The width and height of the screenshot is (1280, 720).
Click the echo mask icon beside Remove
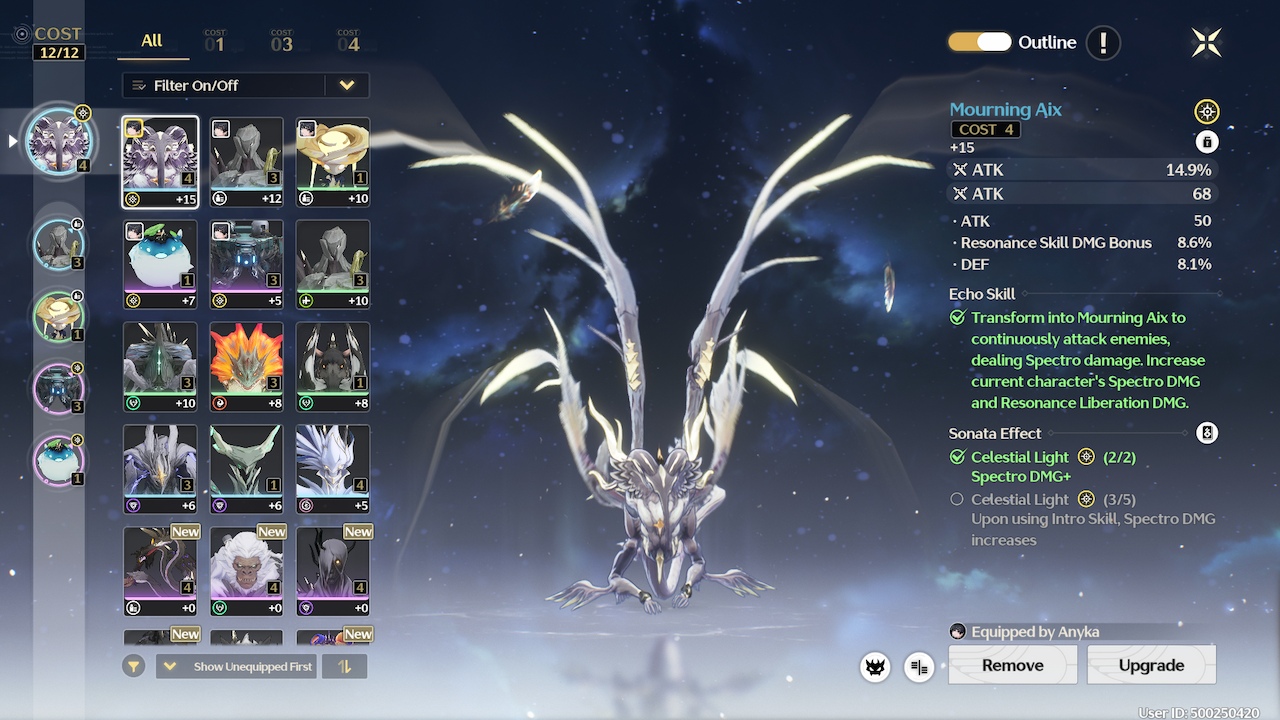876,667
